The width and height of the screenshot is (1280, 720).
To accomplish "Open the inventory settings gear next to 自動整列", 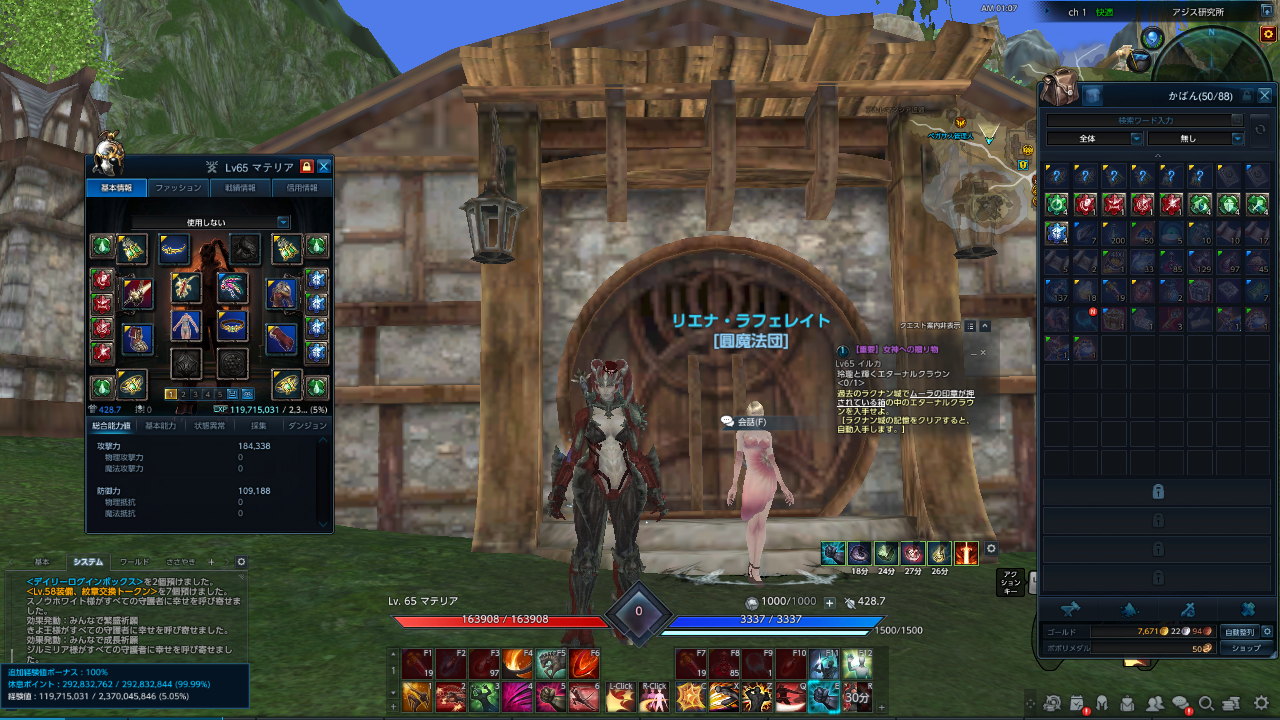I will tap(1268, 631).
